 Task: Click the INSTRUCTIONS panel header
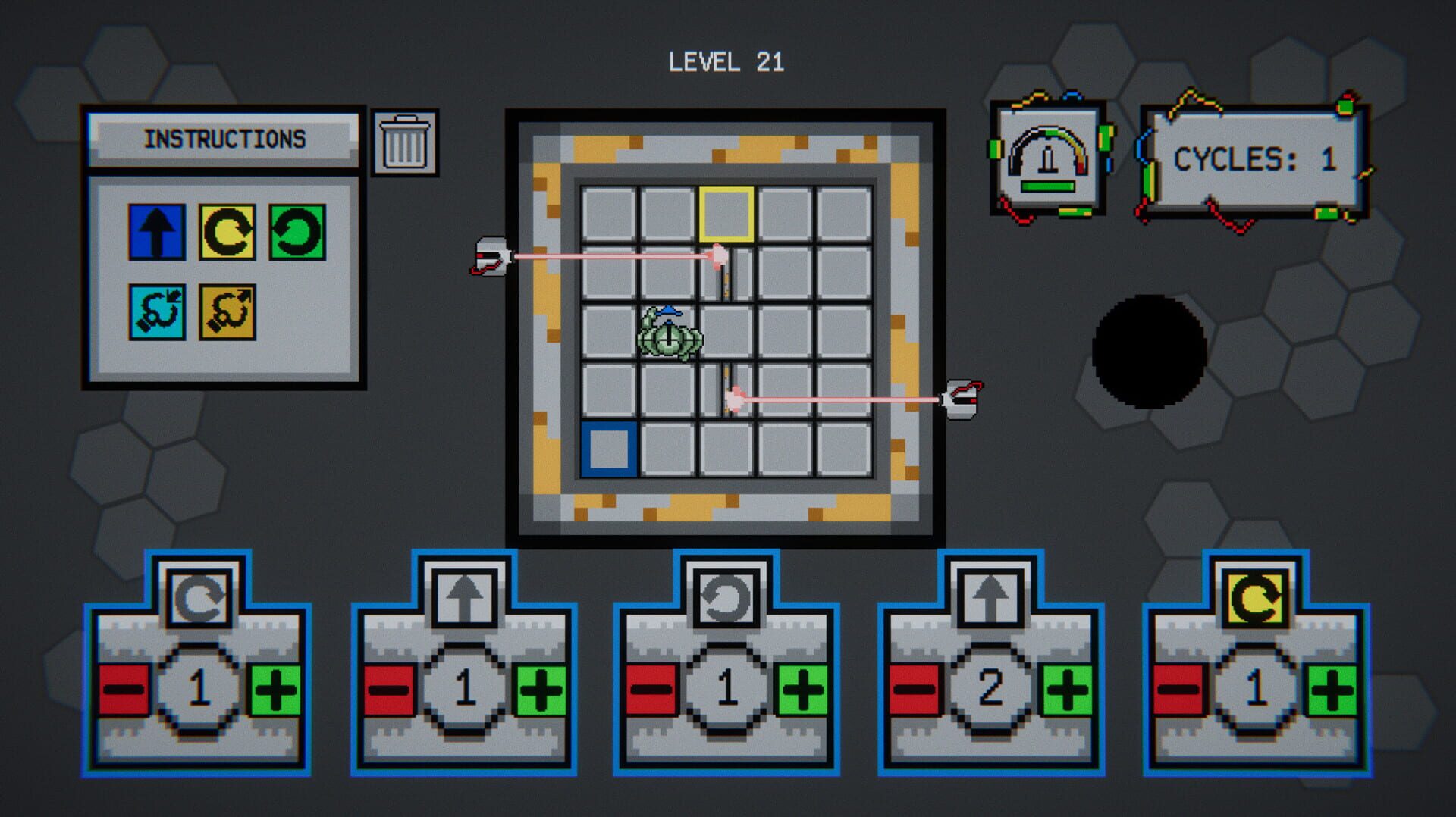tap(225, 139)
